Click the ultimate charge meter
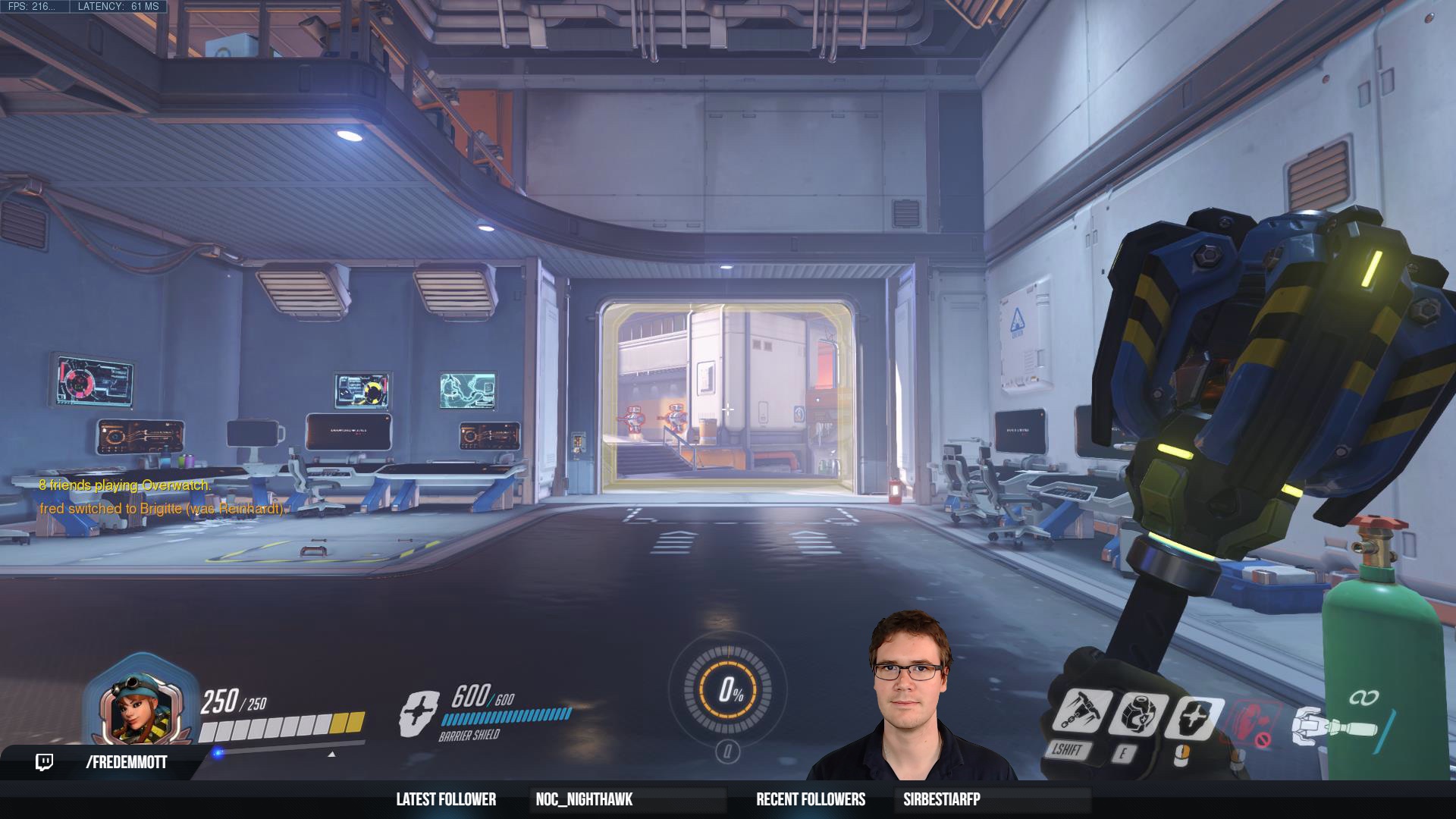 coord(728,689)
